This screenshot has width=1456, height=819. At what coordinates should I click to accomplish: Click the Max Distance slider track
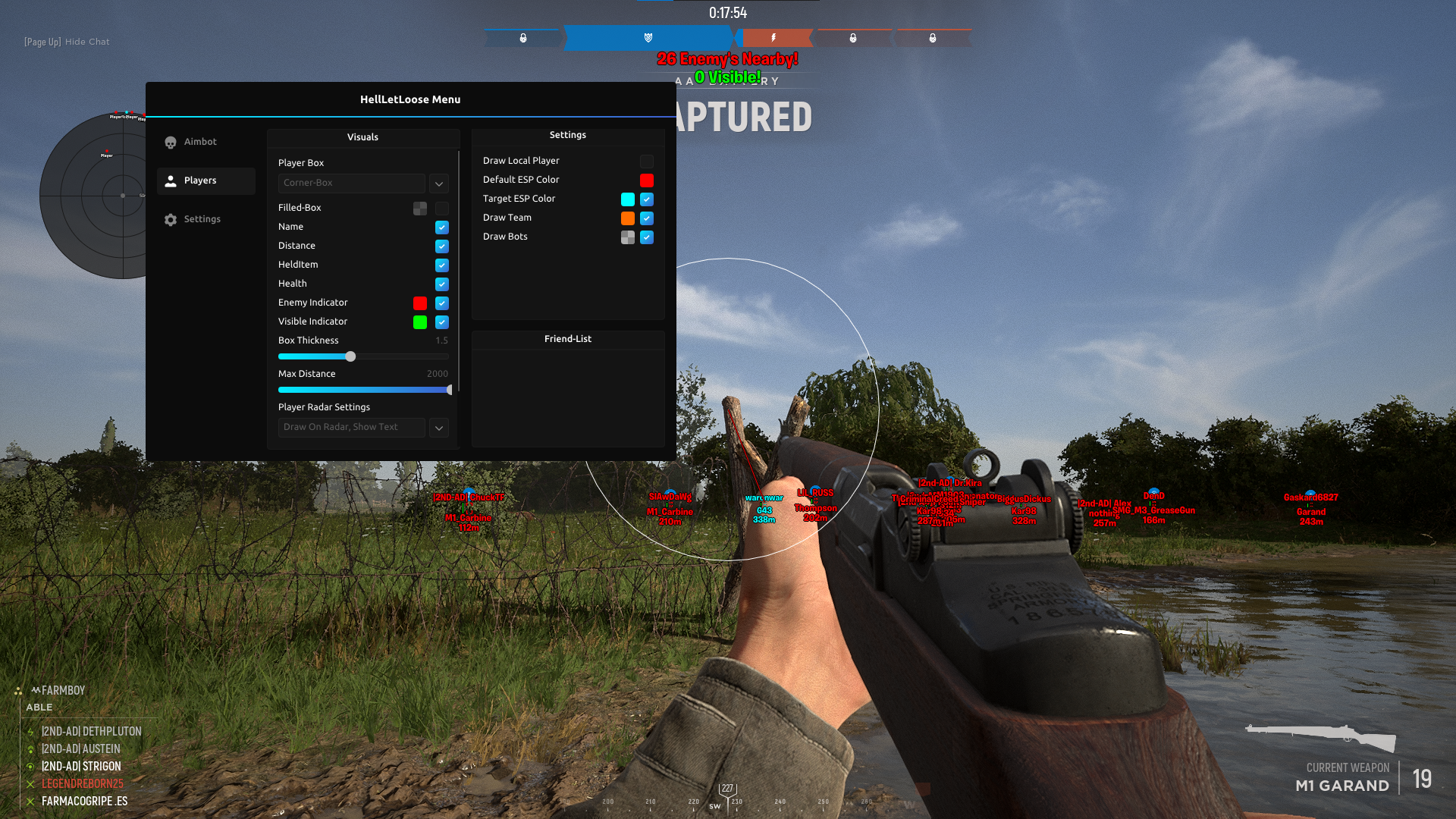click(364, 390)
